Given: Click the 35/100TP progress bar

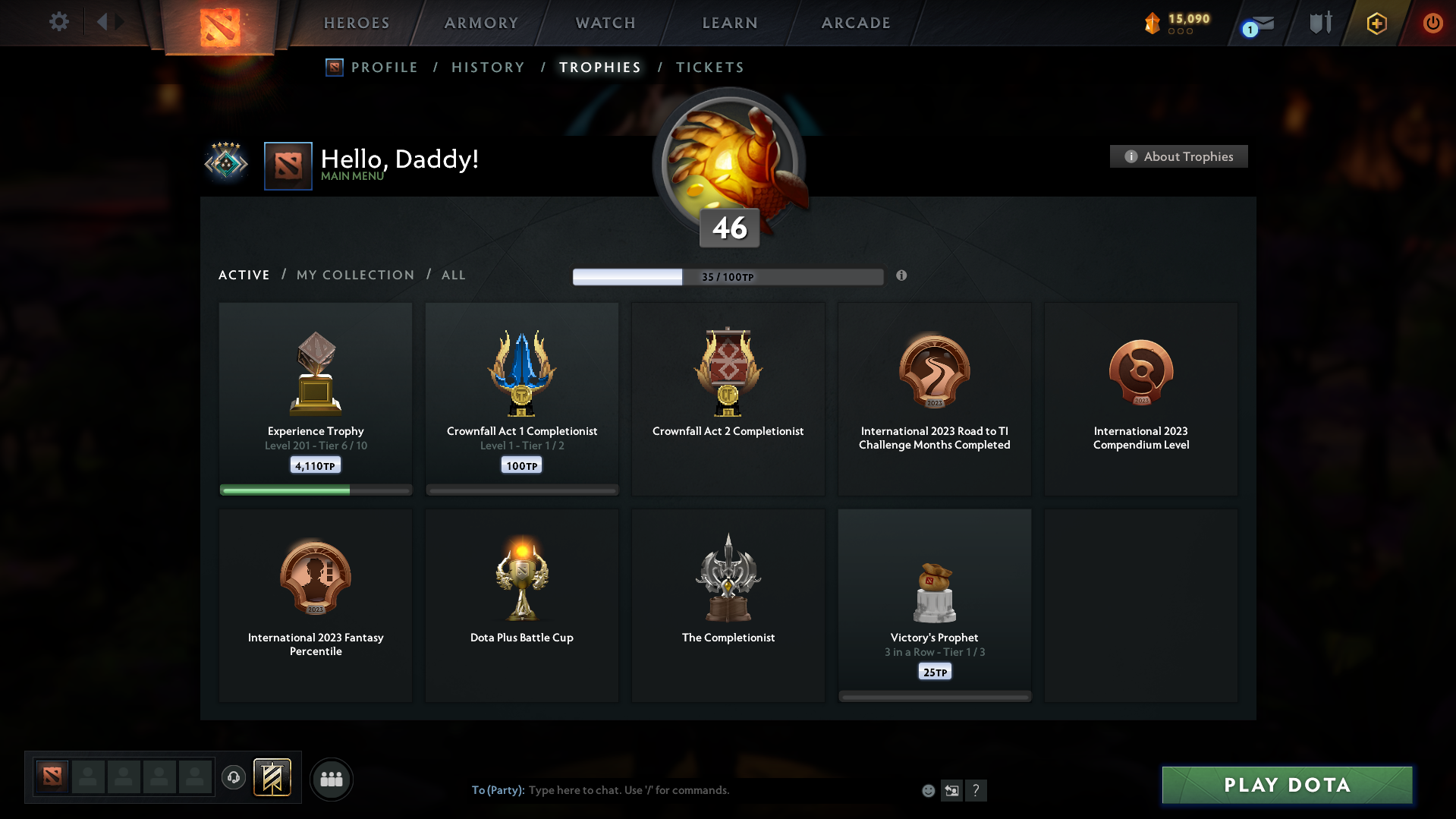Looking at the screenshot, I should click(728, 276).
